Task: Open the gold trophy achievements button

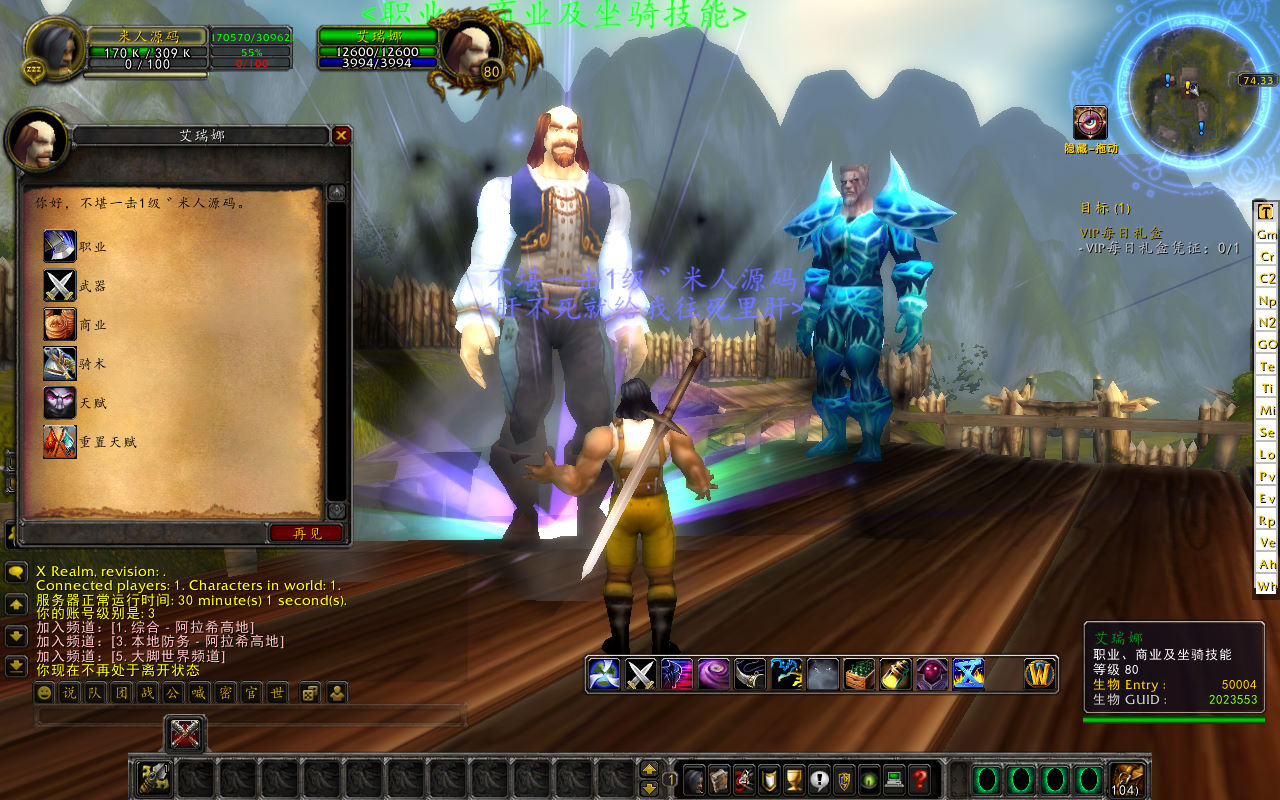Action: coord(794,779)
